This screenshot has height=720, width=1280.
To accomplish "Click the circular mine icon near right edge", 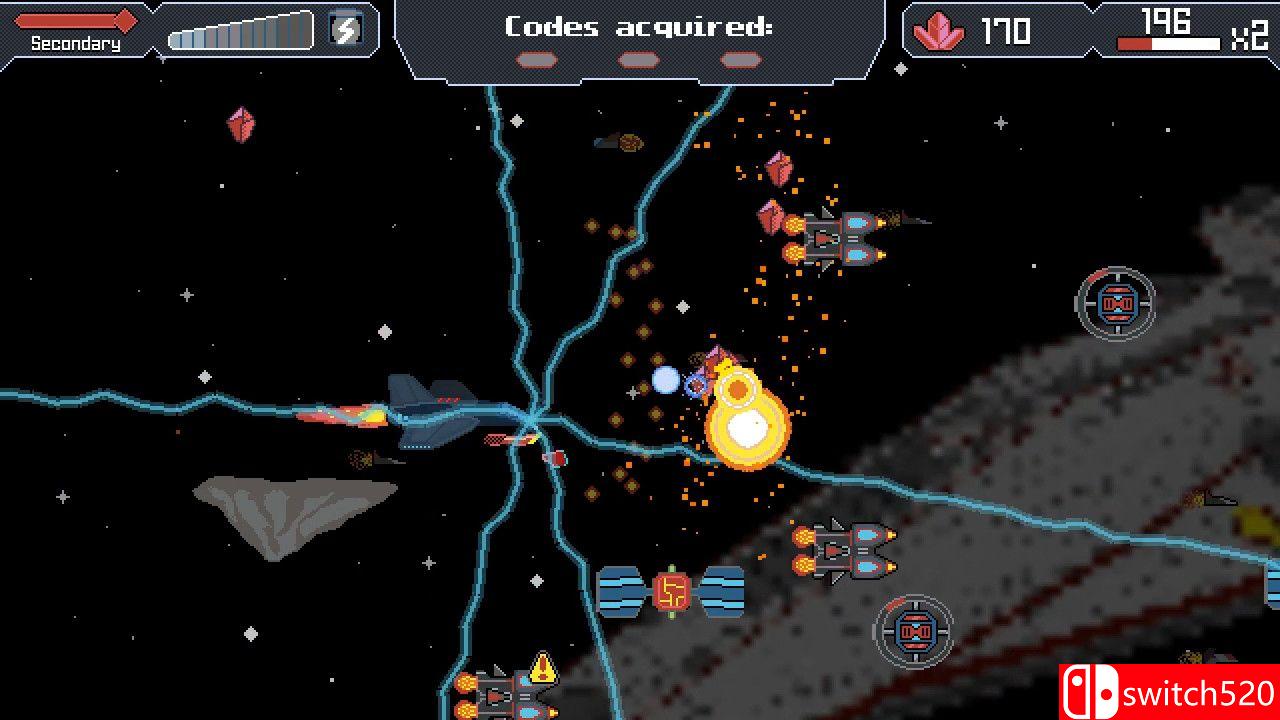I will (x=1118, y=300).
